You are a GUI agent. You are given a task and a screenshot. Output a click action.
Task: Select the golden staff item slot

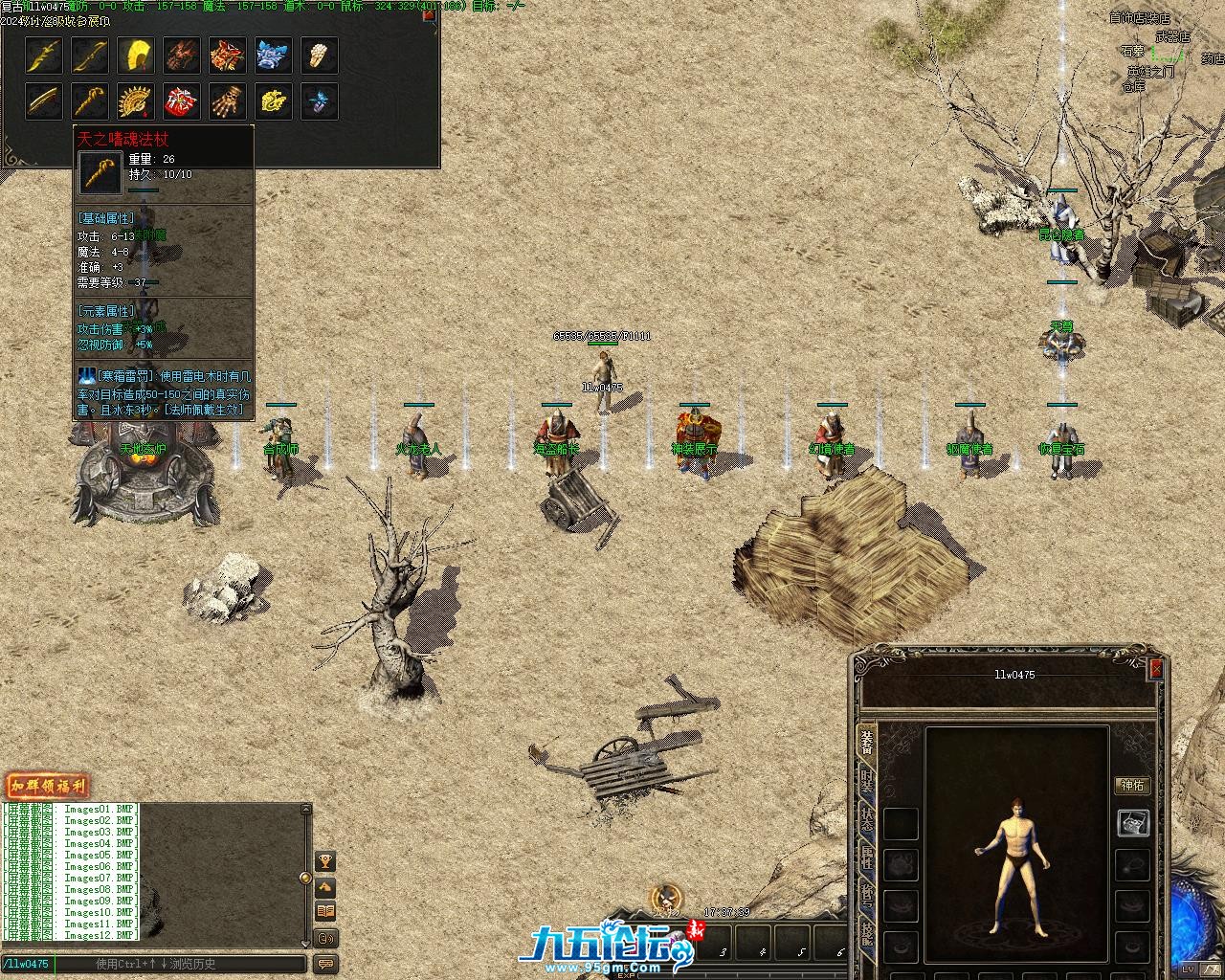click(x=90, y=101)
